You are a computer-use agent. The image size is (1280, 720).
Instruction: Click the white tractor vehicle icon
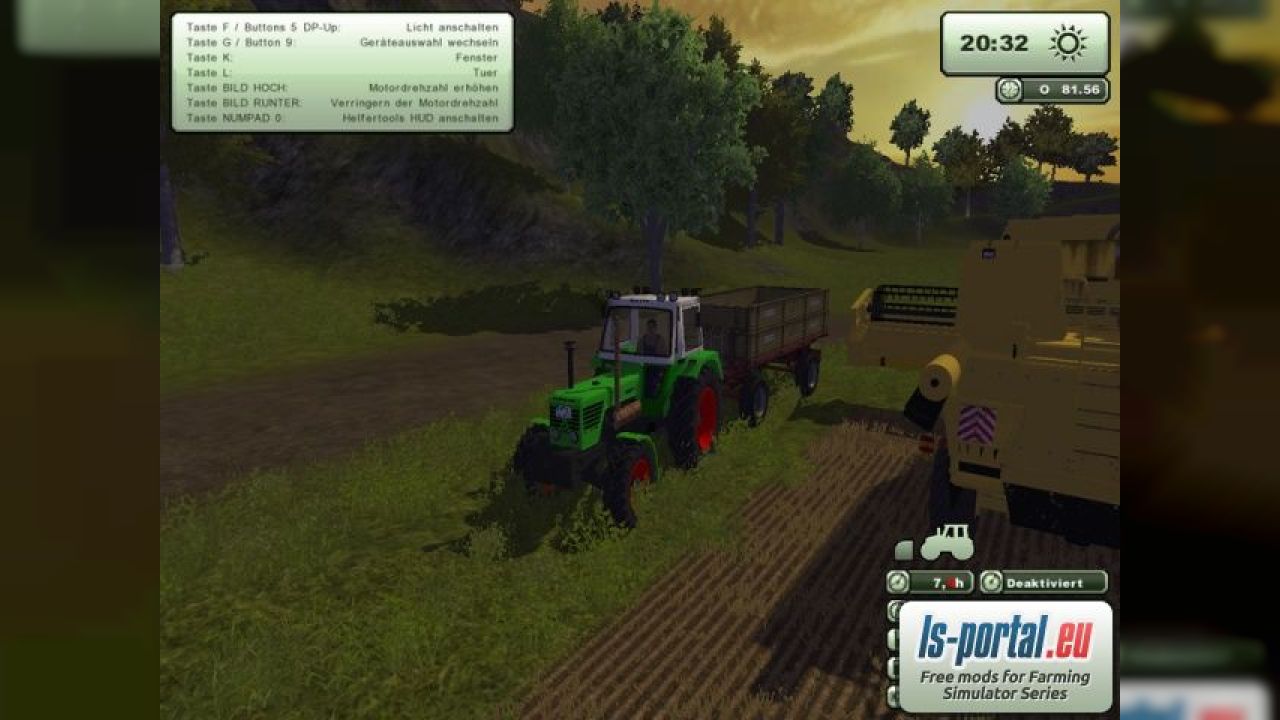(x=945, y=543)
